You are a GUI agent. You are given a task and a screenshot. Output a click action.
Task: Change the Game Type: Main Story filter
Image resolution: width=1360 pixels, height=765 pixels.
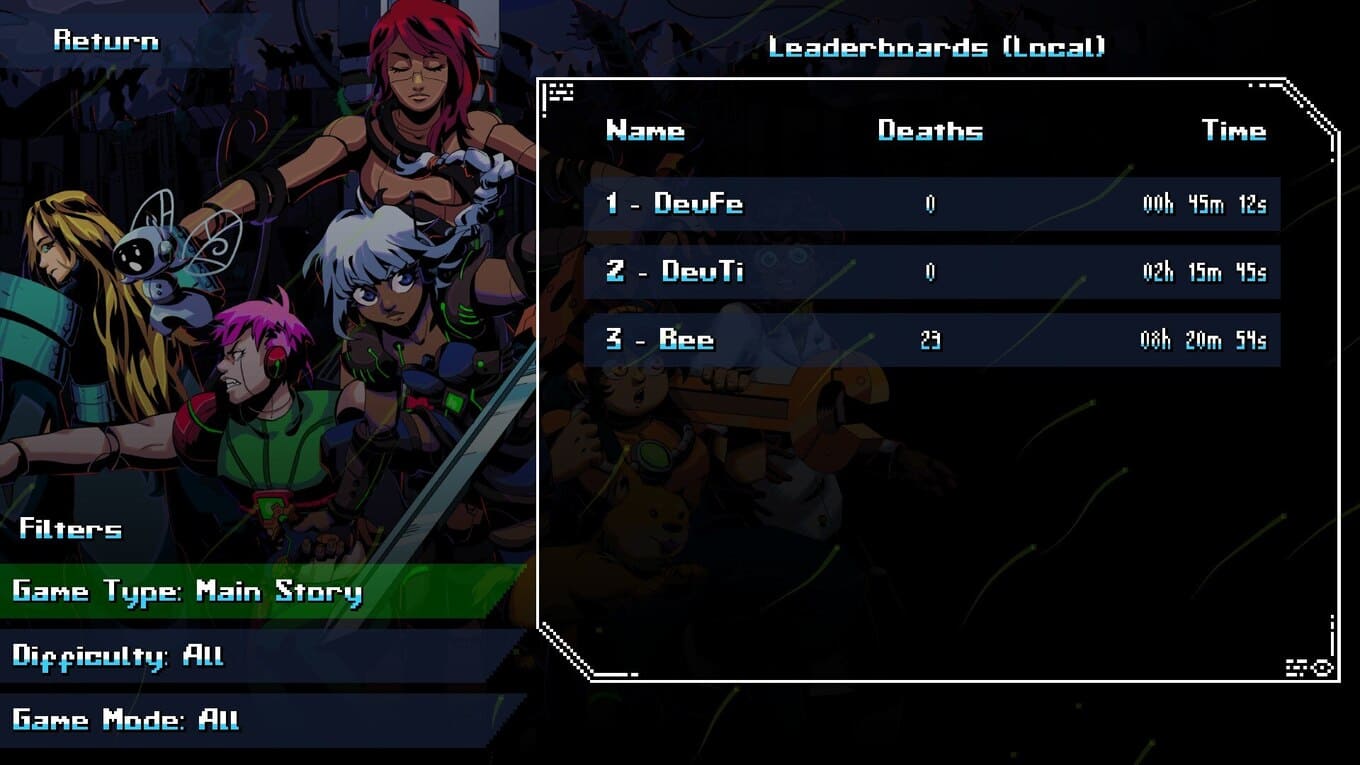[x=187, y=591]
